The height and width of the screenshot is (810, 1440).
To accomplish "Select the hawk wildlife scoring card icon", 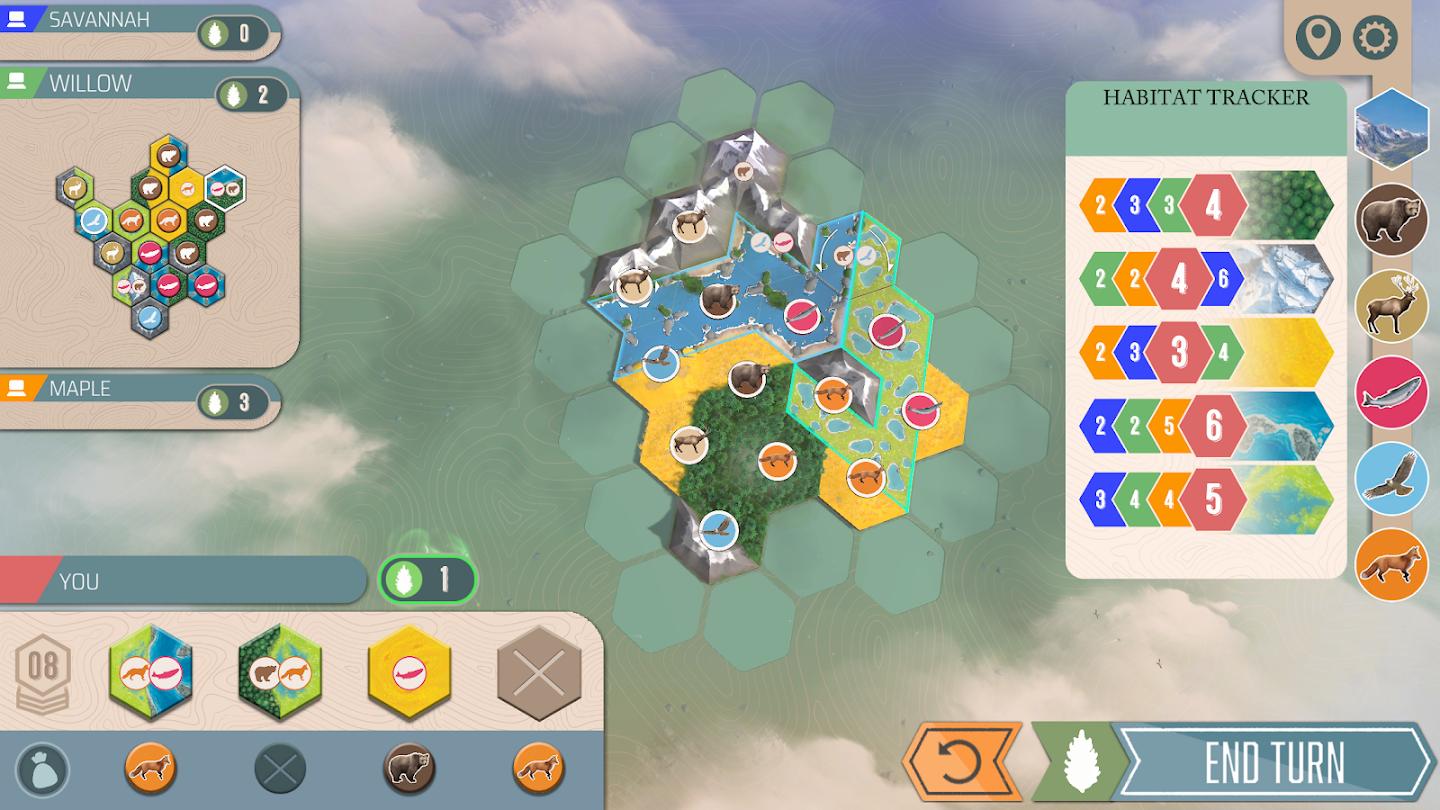I will click(1391, 479).
